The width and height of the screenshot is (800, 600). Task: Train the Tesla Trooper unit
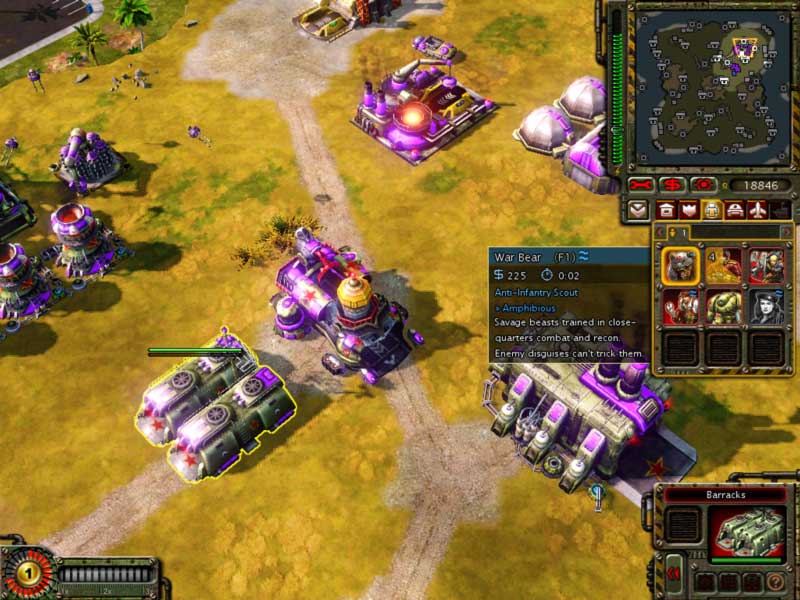pyautogui.click(x=724, y=307)
